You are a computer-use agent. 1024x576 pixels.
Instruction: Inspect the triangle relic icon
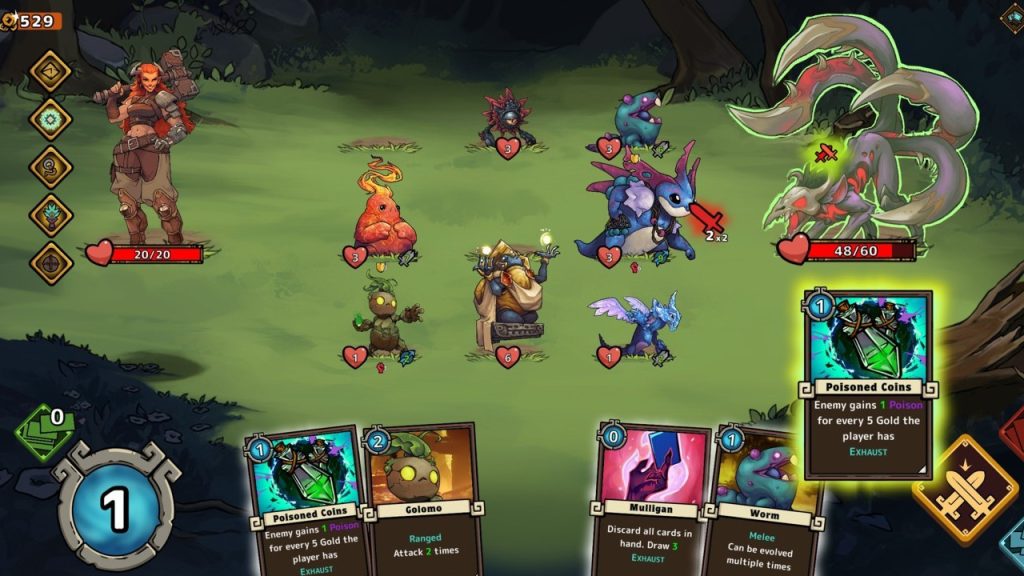point(50,71)
